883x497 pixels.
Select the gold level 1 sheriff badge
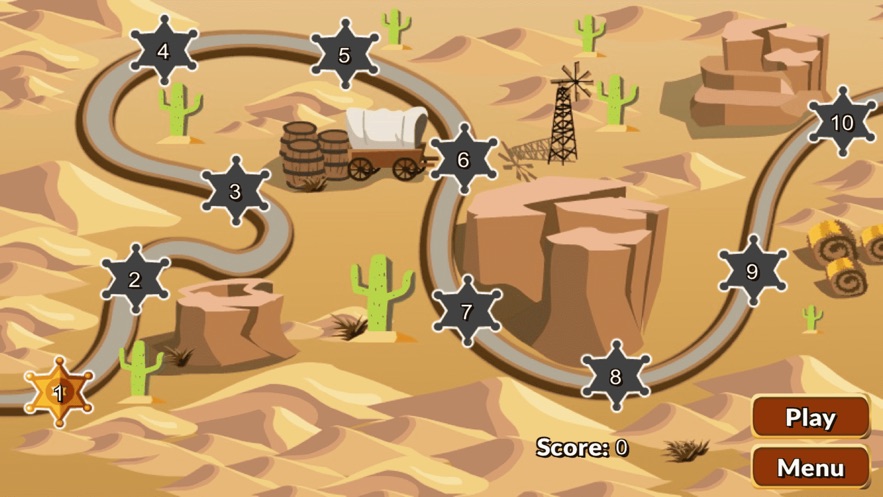coord(59,393)
